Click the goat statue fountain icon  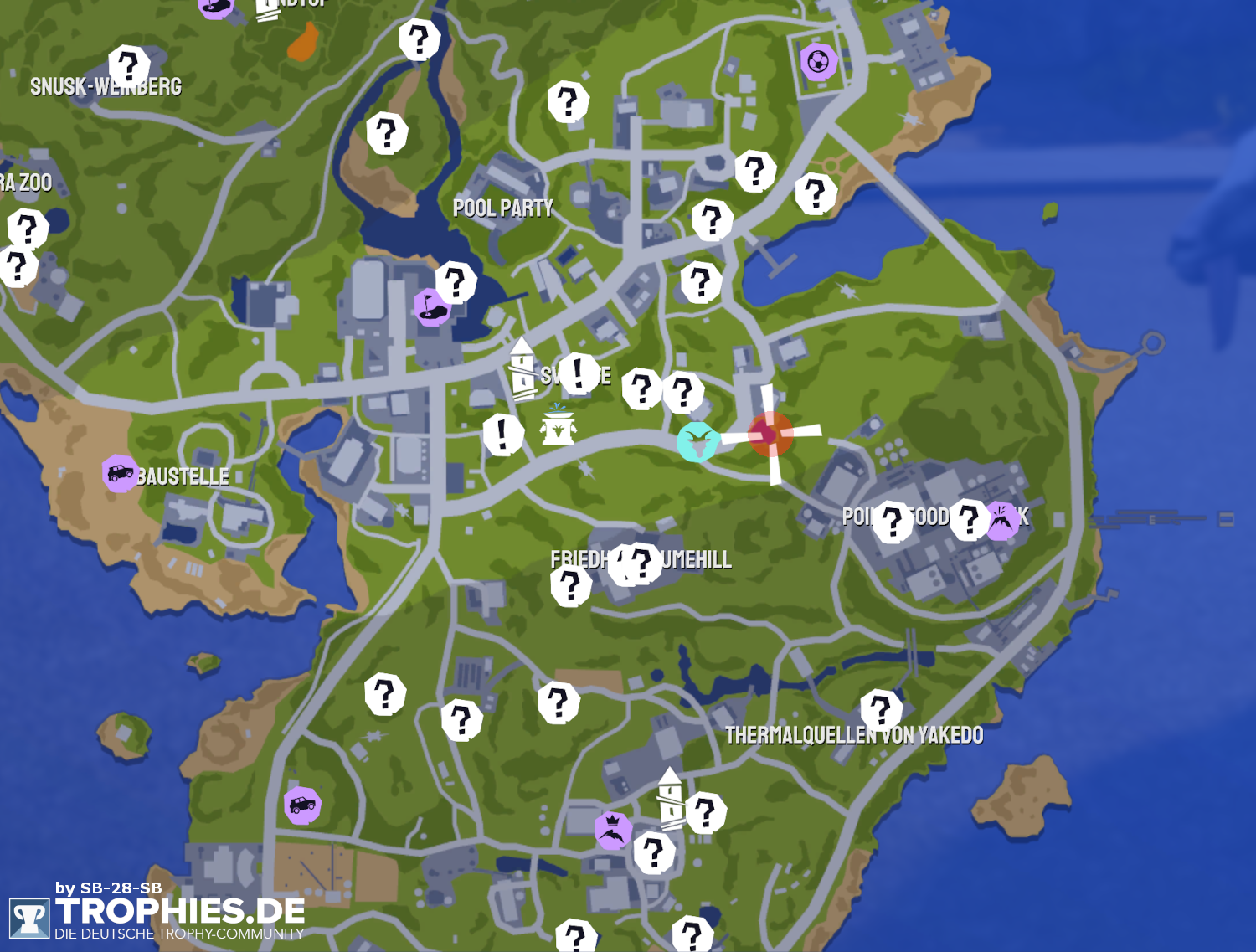(558, 428)
